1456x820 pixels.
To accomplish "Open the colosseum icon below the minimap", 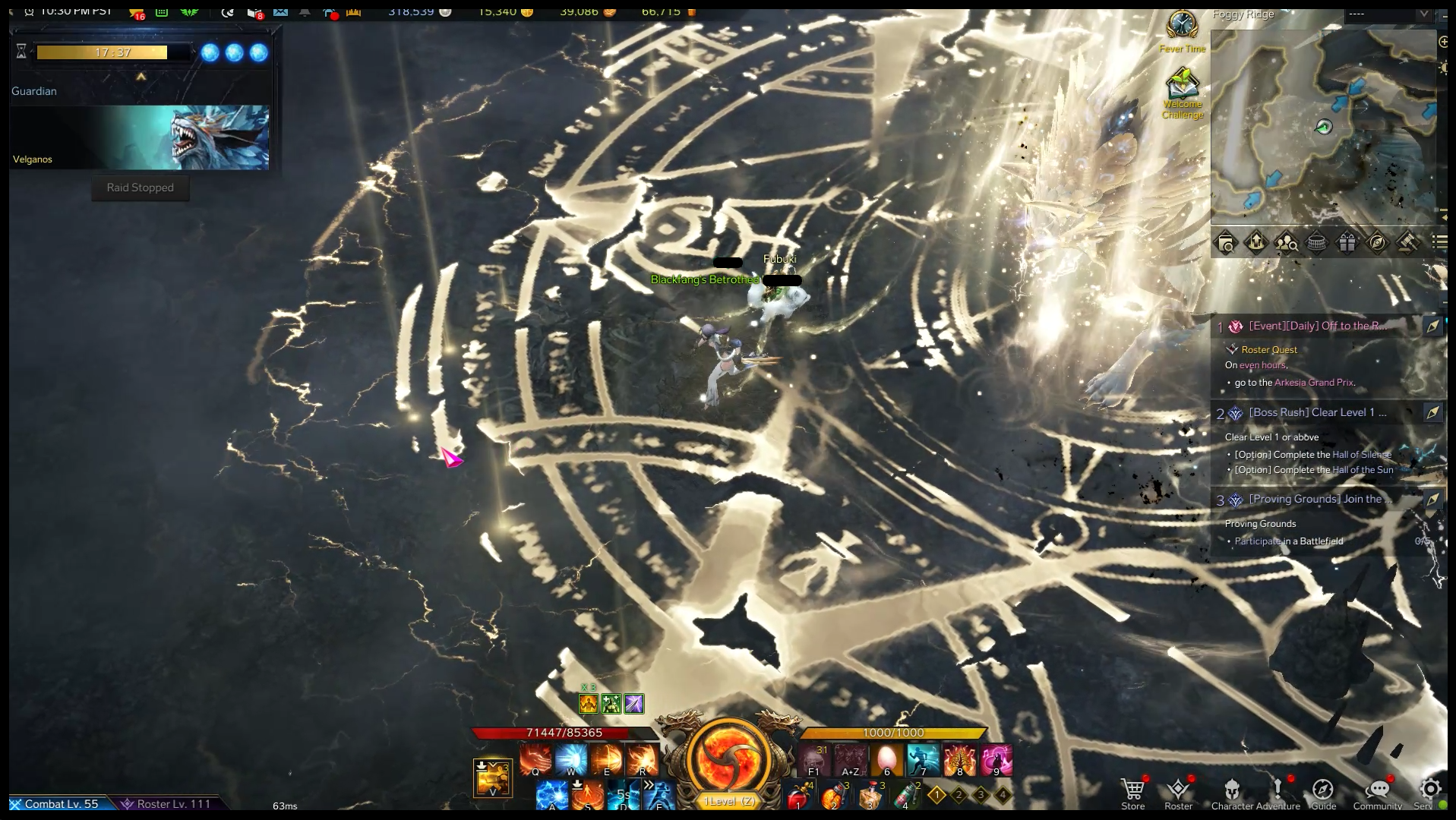I will [x=1316, y=242].
